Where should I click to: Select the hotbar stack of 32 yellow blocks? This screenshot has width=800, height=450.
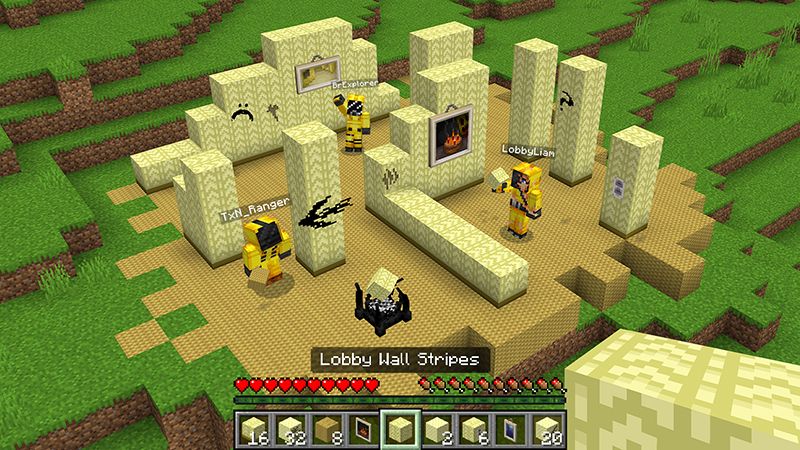(290, 430)
